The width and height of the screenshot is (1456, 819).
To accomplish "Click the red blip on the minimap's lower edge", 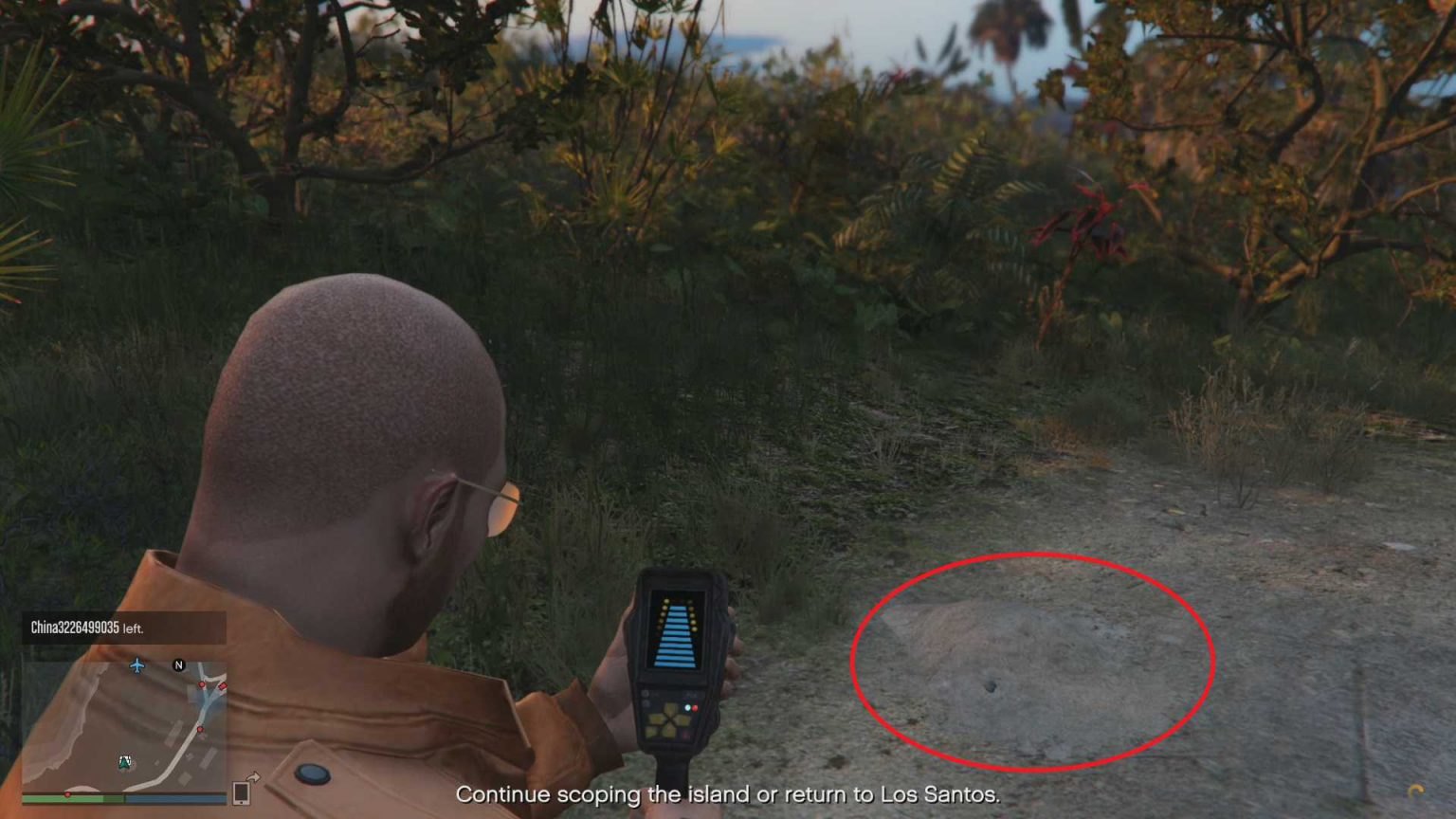I will pos(68,794).
